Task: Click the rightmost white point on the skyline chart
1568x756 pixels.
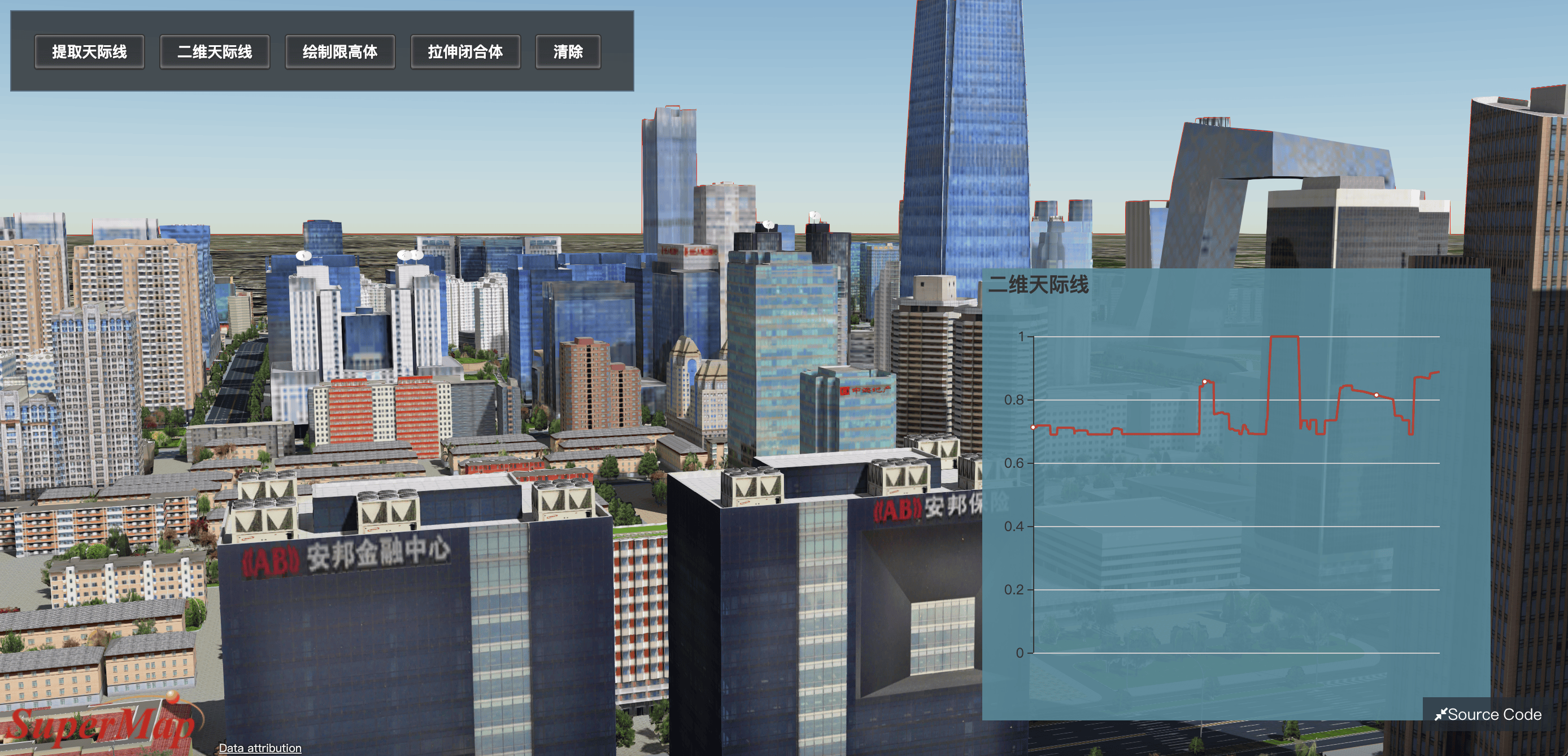Action: coord(1377,395)
